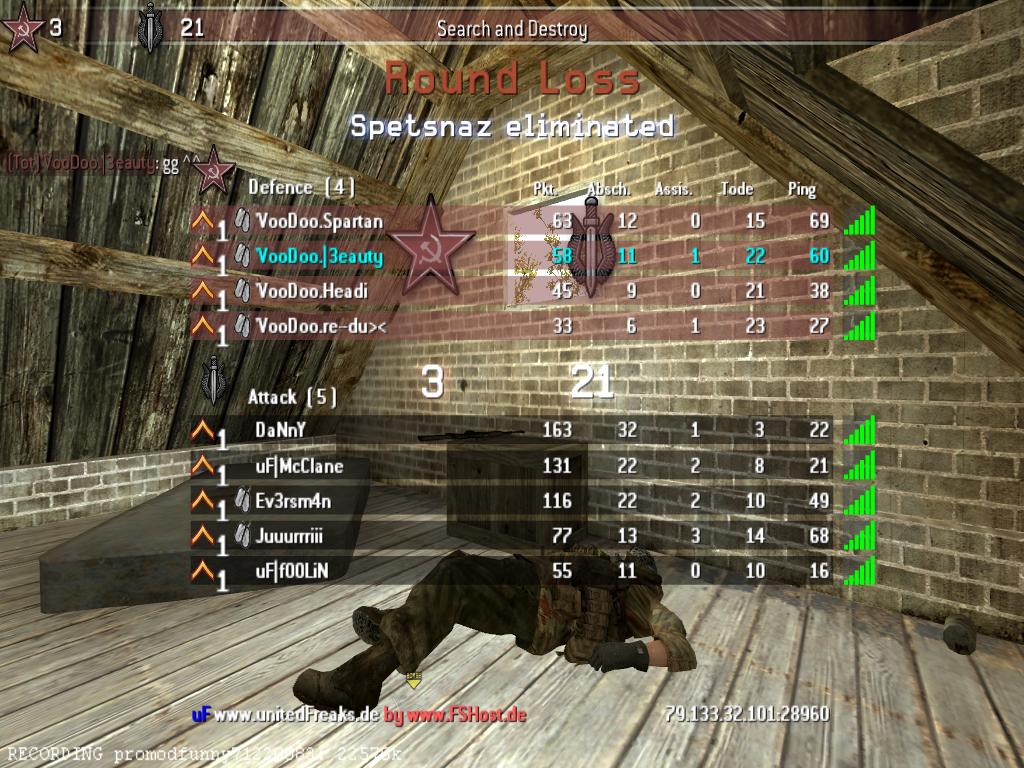1024x768 pixels.
Task: Click the VooDoo.re-du>< player row
Action: [320, 326]
